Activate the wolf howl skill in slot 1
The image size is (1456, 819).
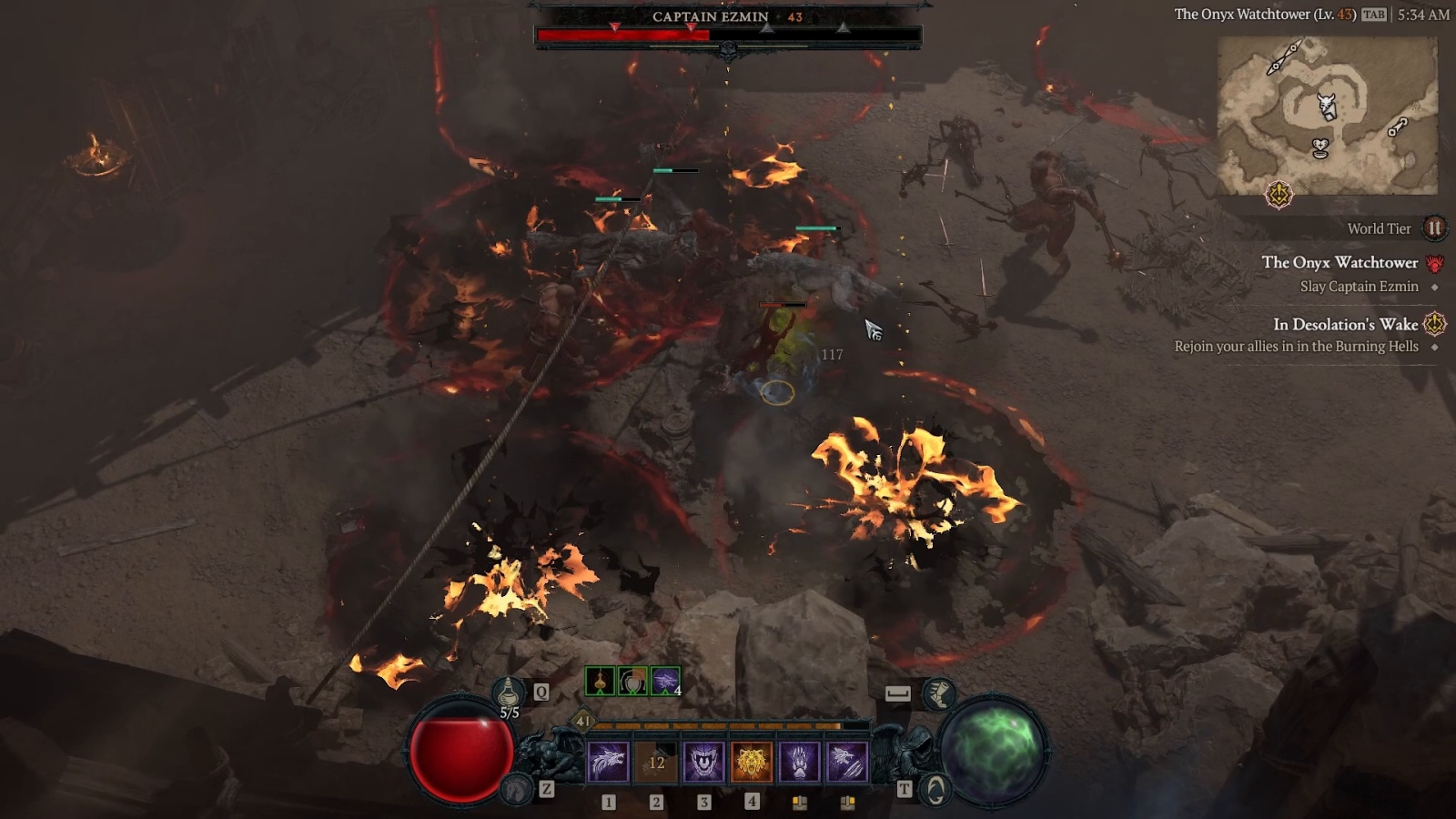(x=608, y=761)
